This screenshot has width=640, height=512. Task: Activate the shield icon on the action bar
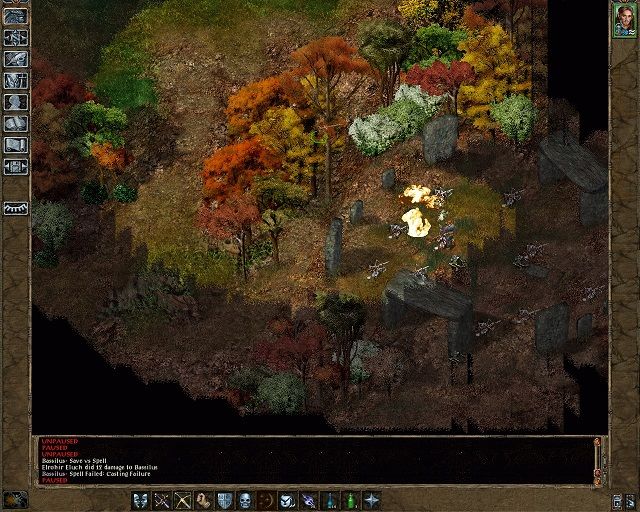click(x=225, y=499)
